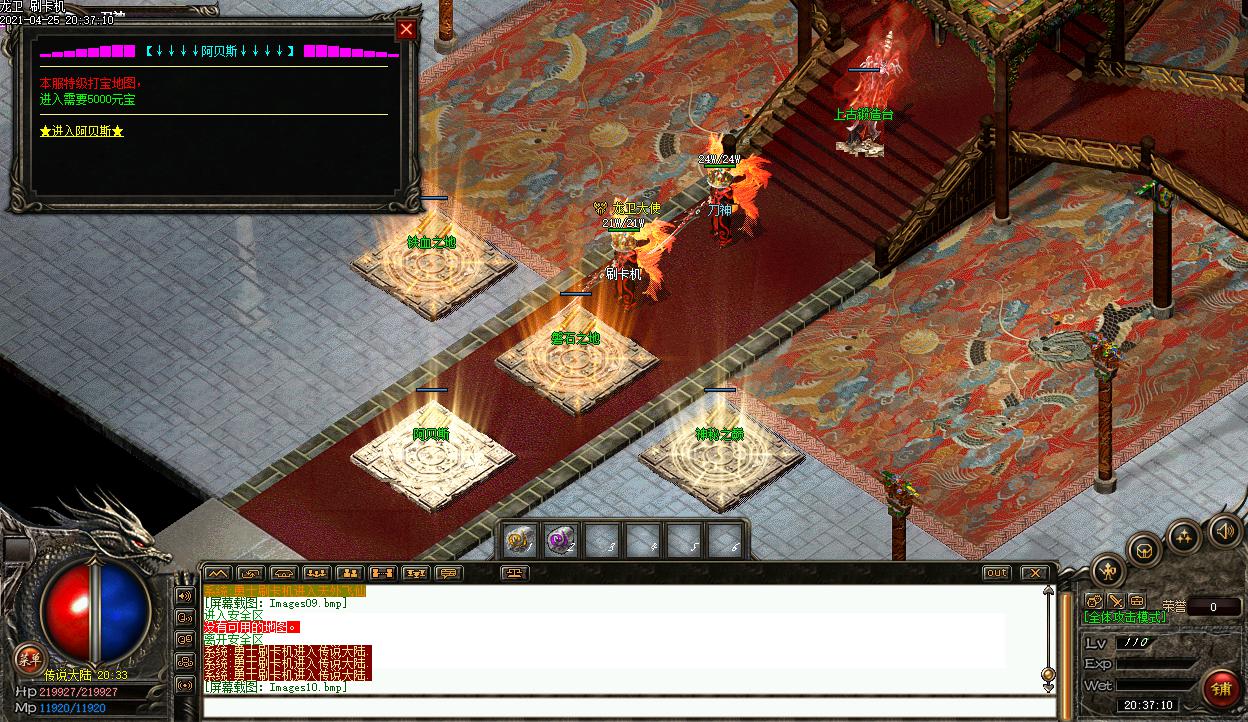This screenshot has width=1248, height=722.
Task: Use the purple scroll in hotbar slot 2
Action: [x=560, y=541]
